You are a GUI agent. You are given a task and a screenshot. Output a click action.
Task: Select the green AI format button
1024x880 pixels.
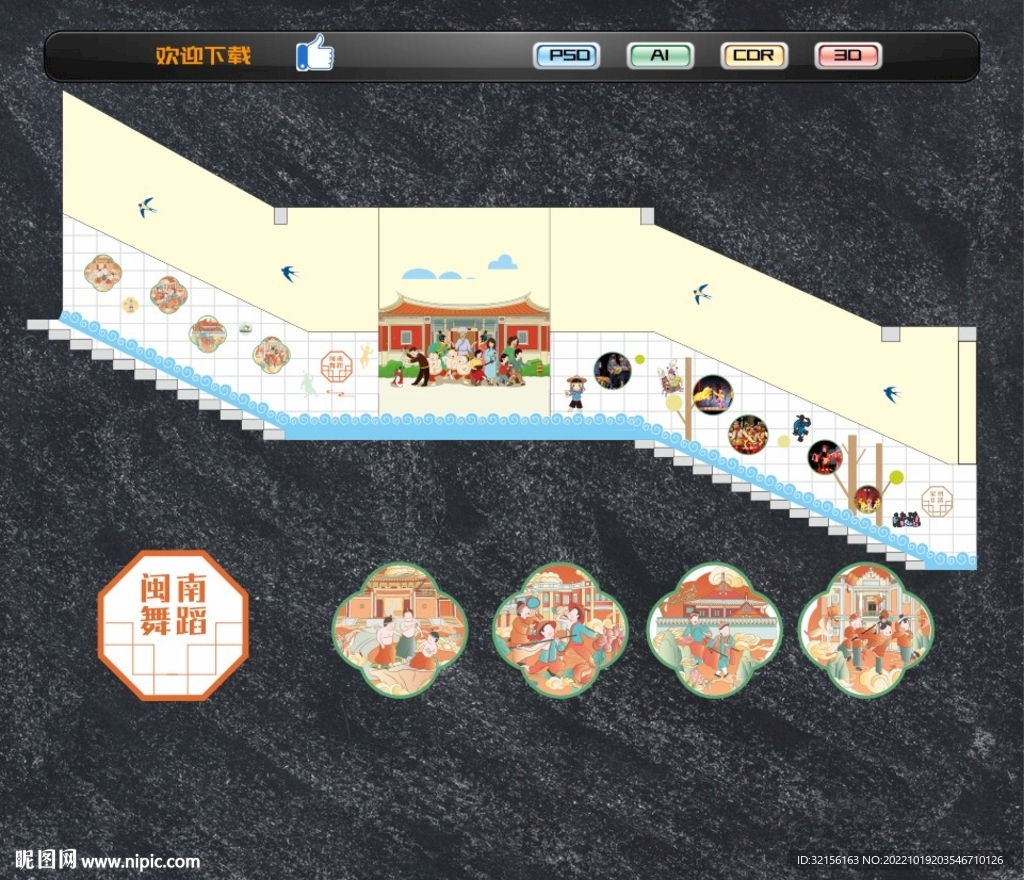[660, 55]
